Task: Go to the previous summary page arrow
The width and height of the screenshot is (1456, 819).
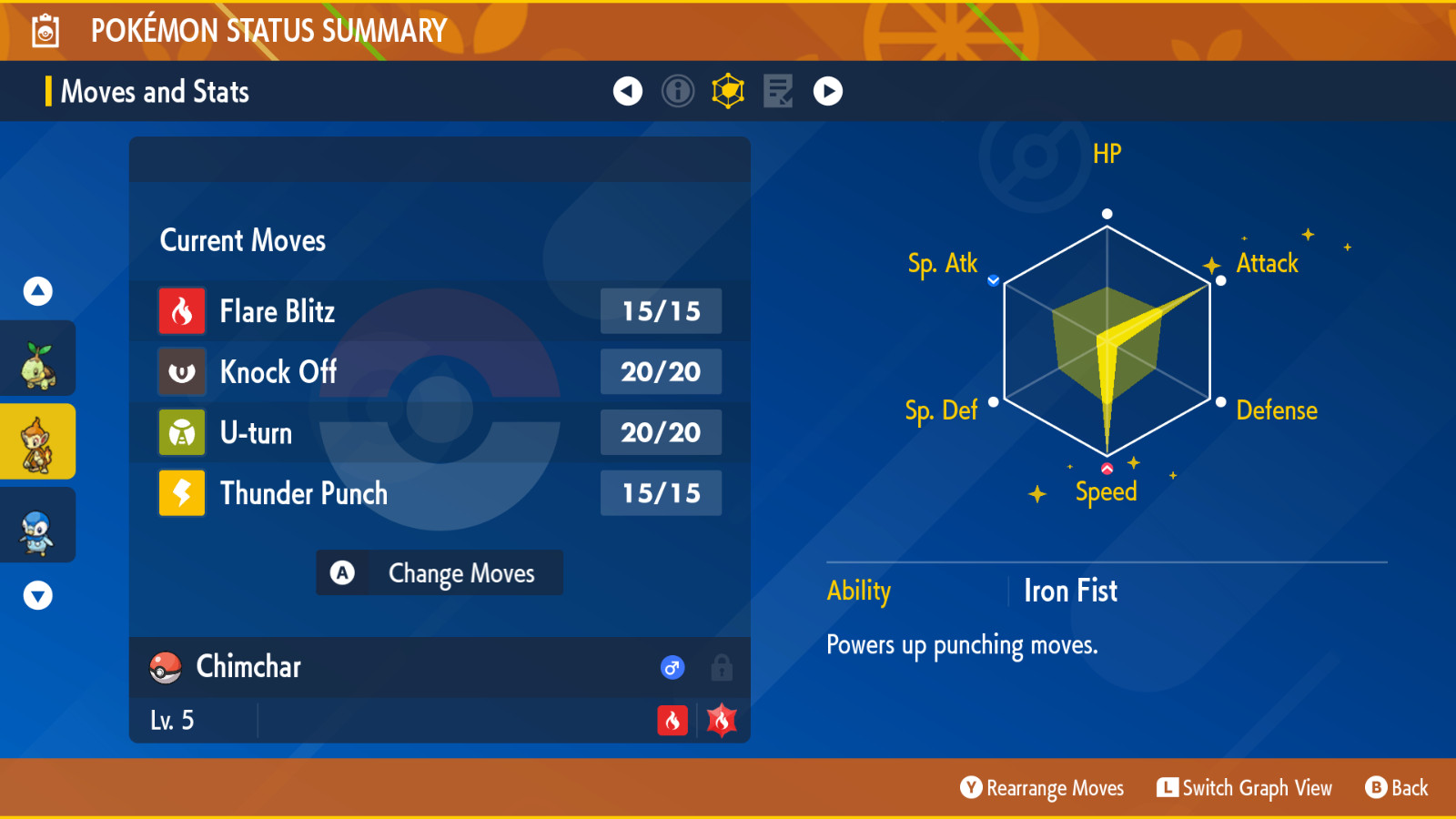Action: click(628, 91)
